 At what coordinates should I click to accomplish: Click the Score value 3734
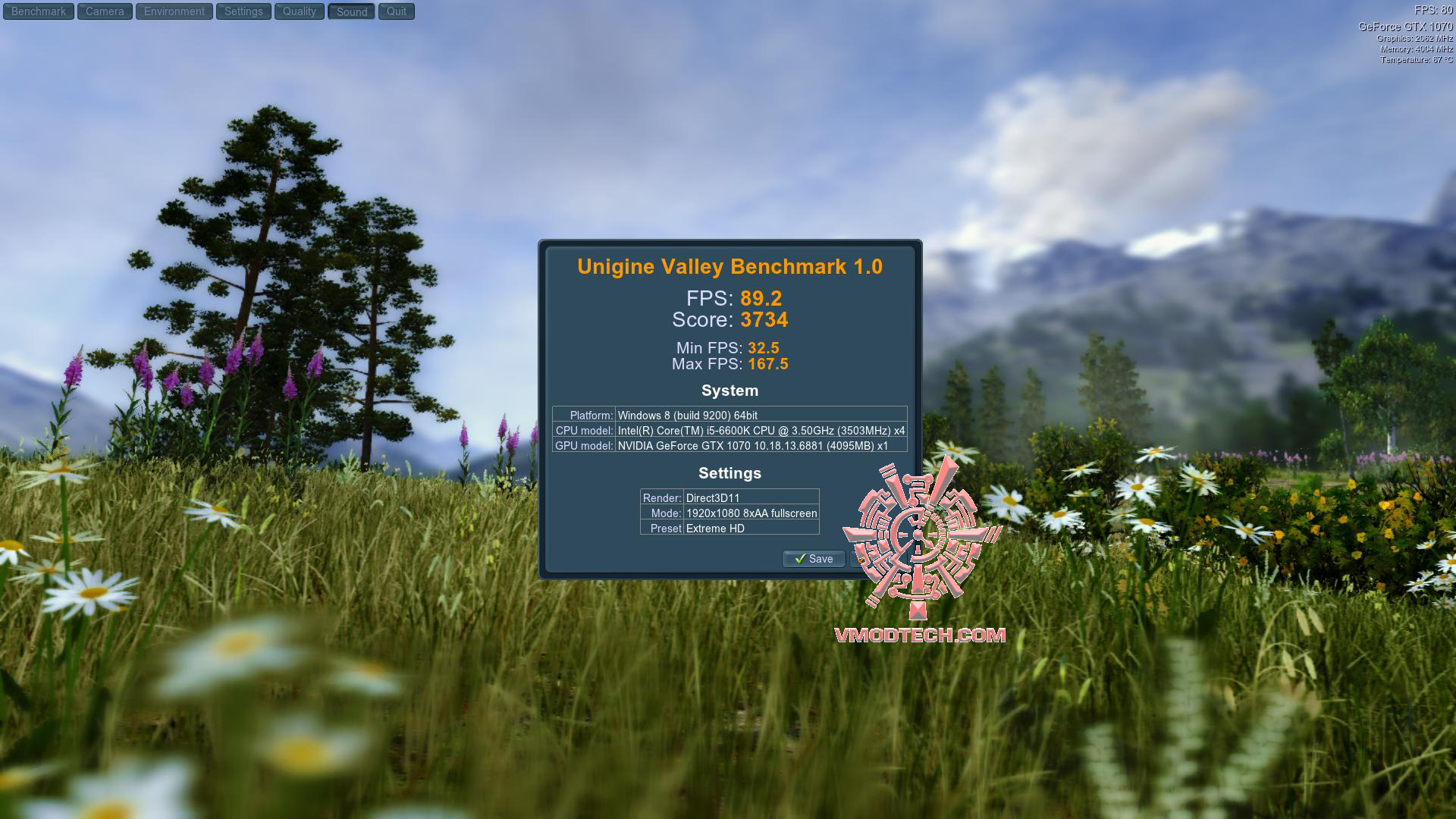point(764,320)
